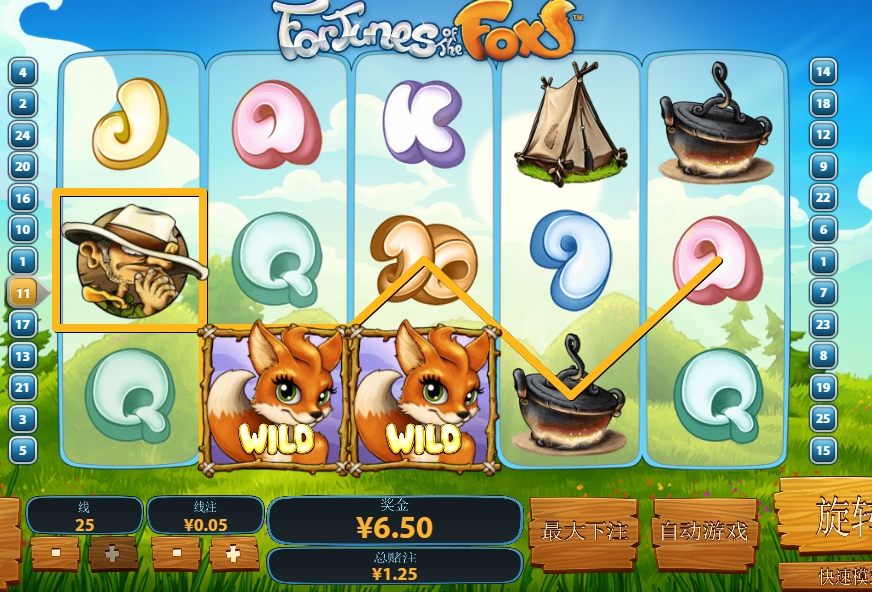
Task: Raise the line bet (线注) amount
Action: [233, 552]
